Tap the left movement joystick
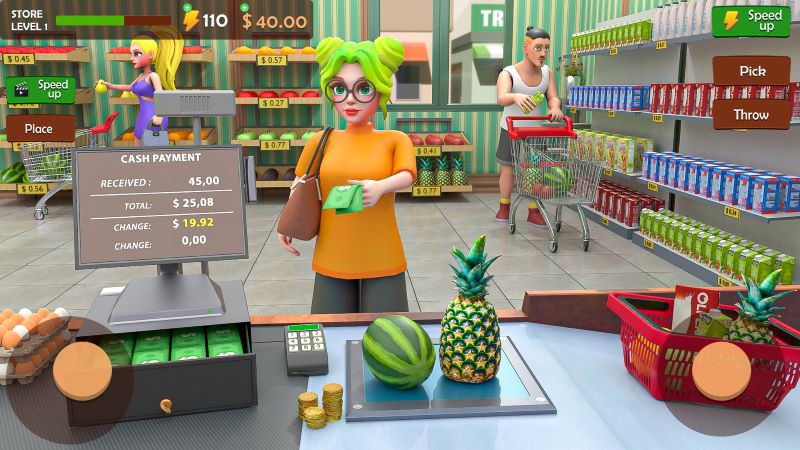800x450 pixels. [82, 370]
